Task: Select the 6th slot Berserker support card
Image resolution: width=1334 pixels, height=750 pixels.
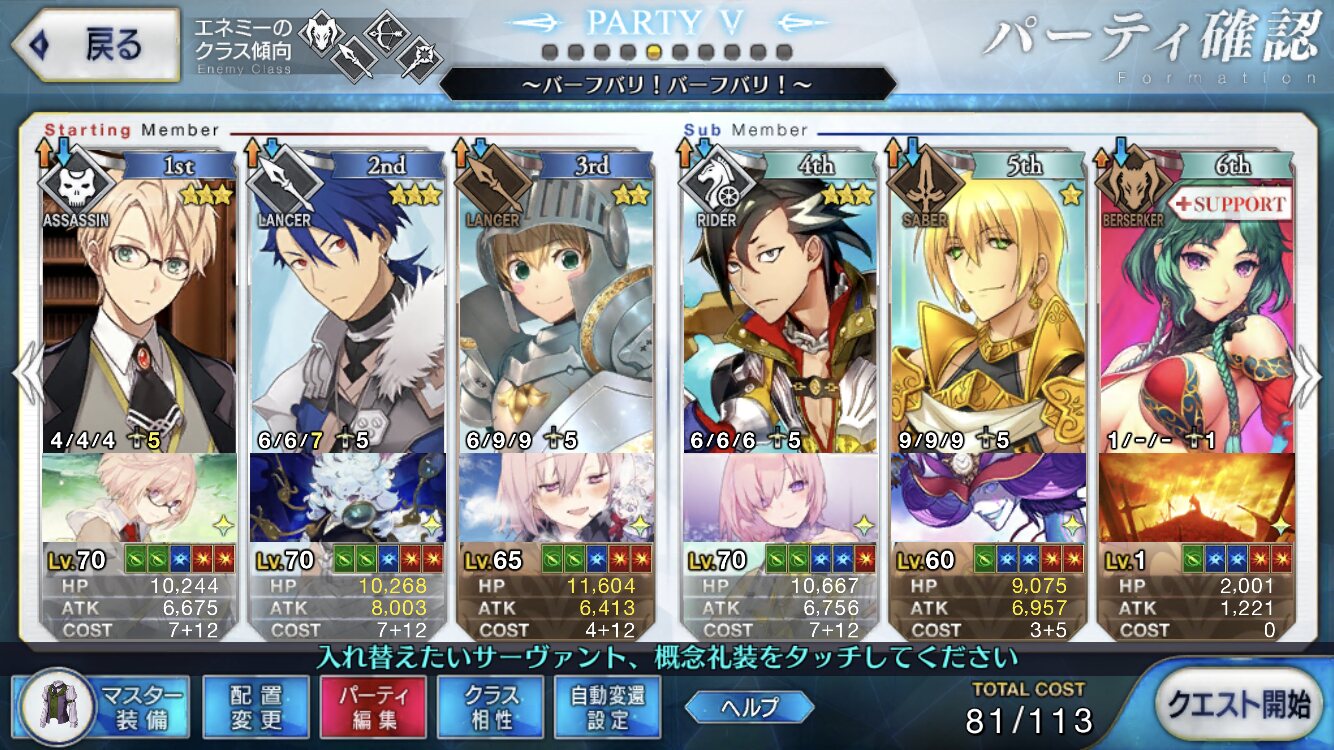Action: (1195, 310)
